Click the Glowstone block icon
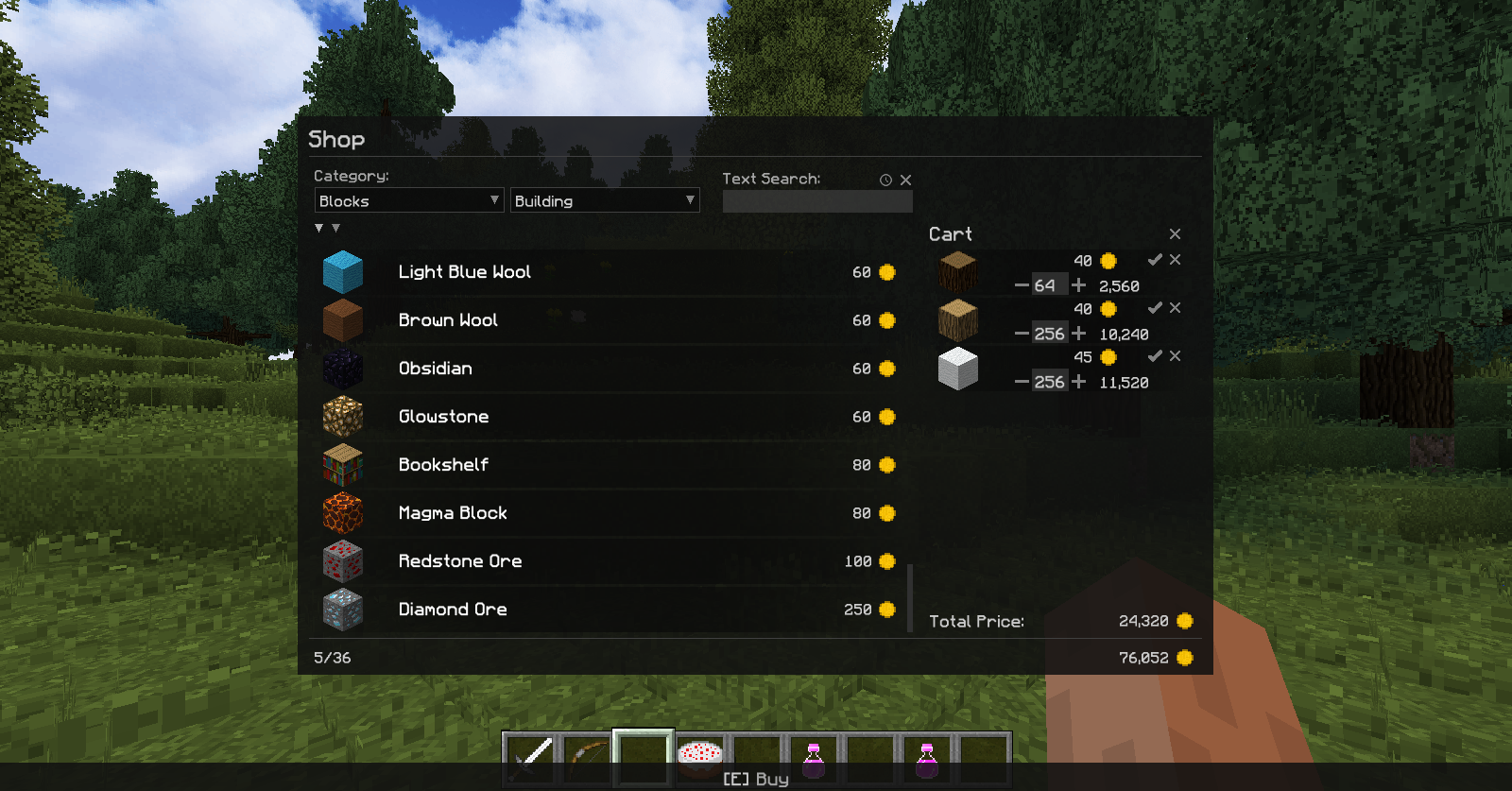 [341, 416]
